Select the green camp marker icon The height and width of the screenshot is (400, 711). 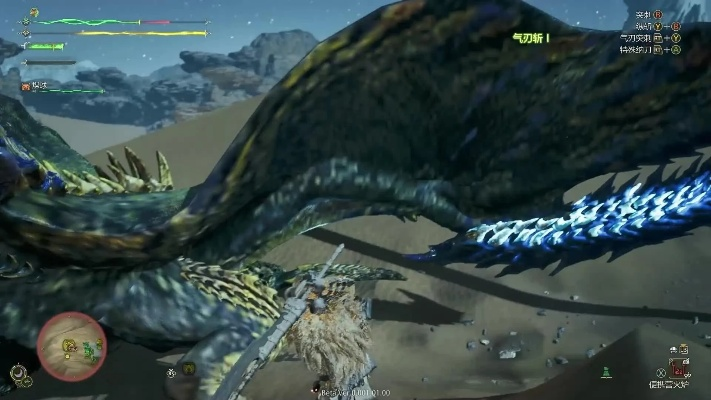[605, 372]
